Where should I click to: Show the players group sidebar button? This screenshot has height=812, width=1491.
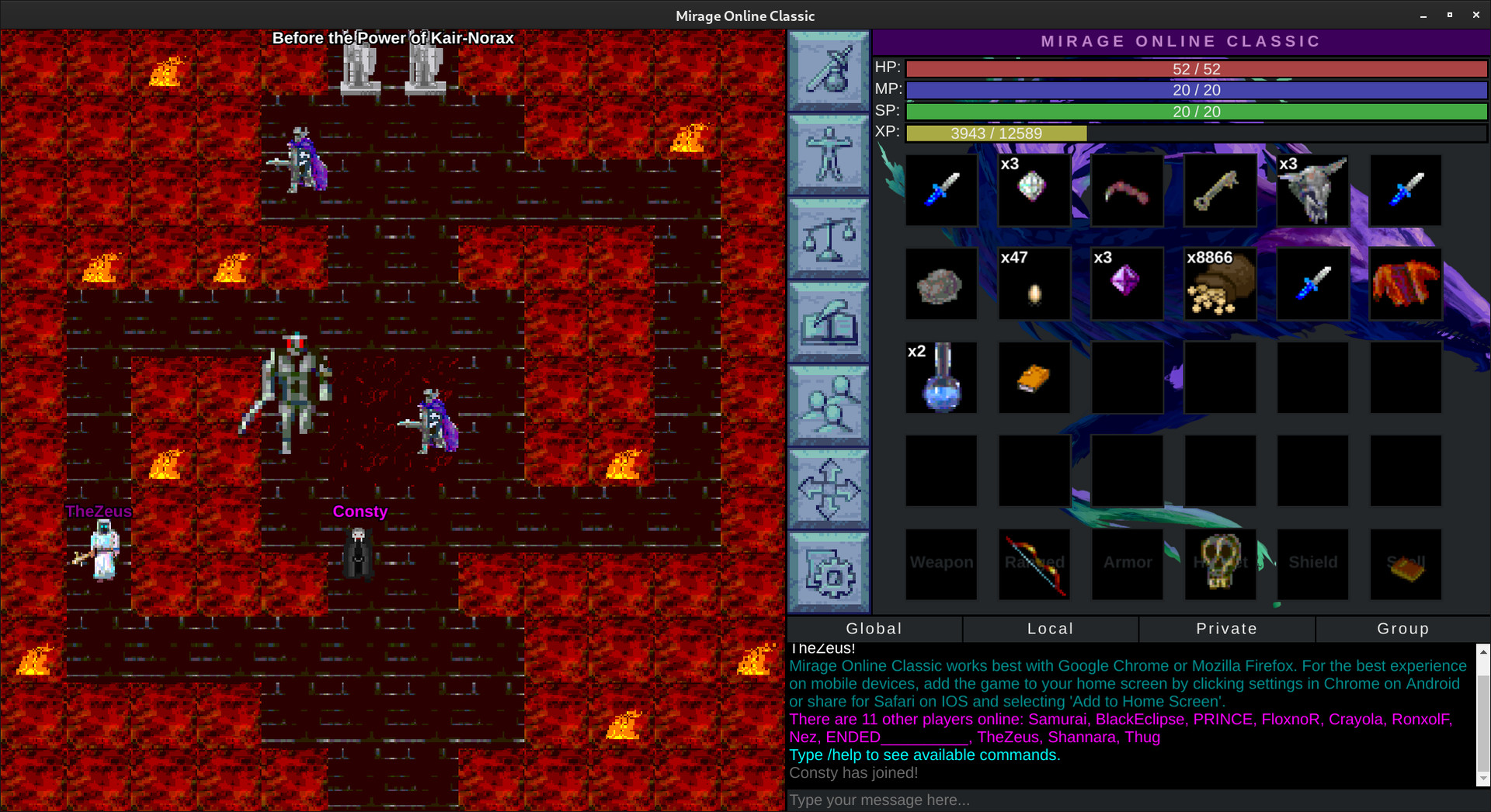[x=829, y=404]
